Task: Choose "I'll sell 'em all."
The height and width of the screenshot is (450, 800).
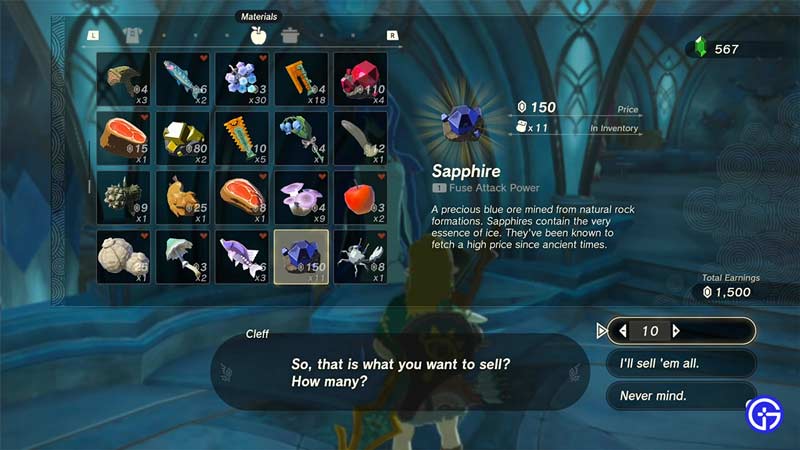Action: [680, 363]
